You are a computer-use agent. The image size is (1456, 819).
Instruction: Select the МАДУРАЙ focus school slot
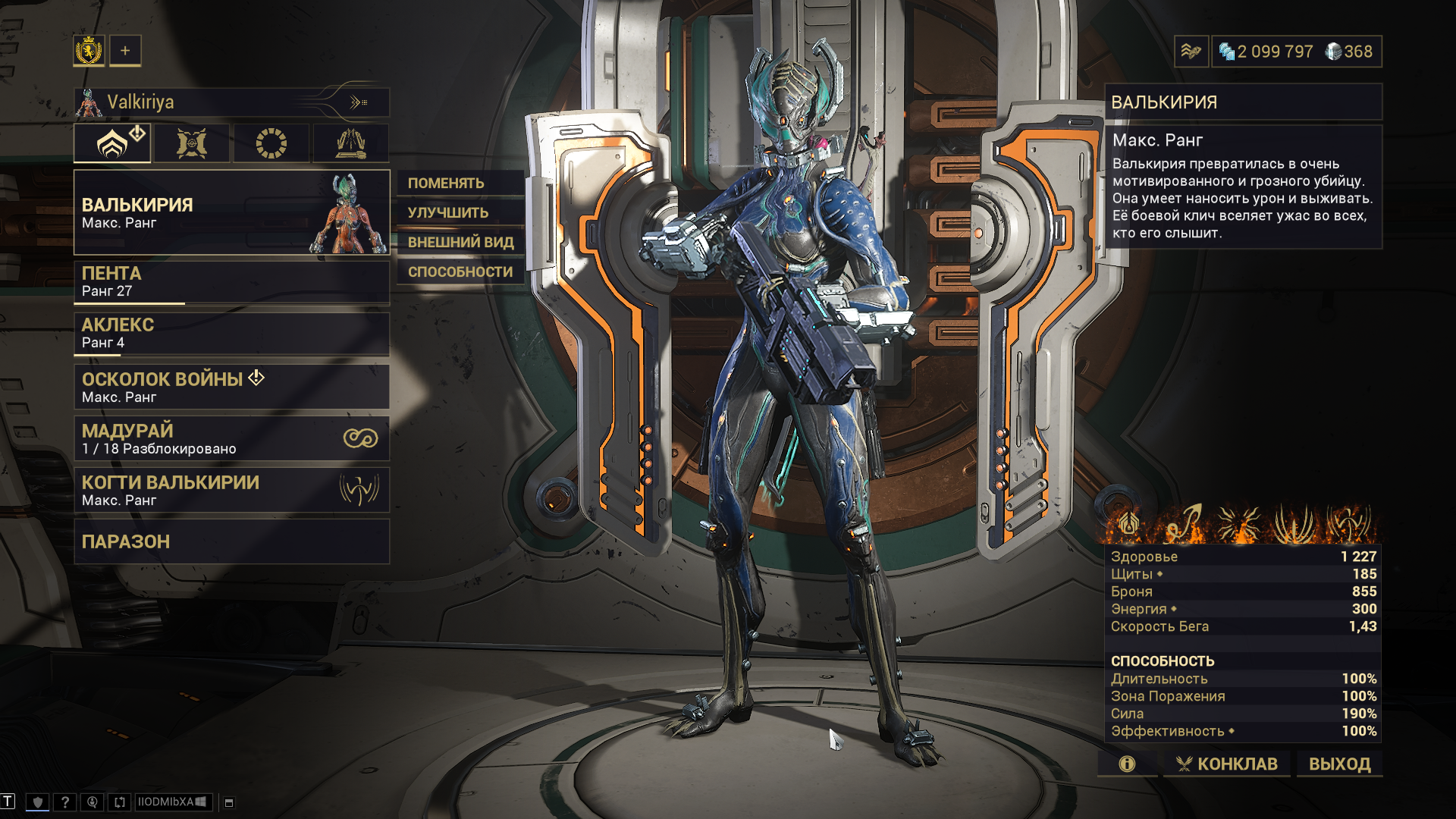(x=231, y=438)
